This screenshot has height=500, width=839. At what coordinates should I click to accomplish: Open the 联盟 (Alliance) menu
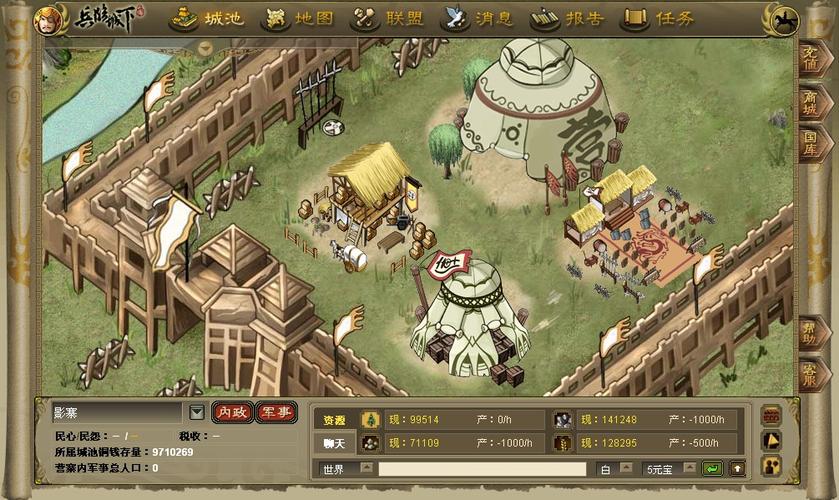pyautogui.click(x=390, y=19)
